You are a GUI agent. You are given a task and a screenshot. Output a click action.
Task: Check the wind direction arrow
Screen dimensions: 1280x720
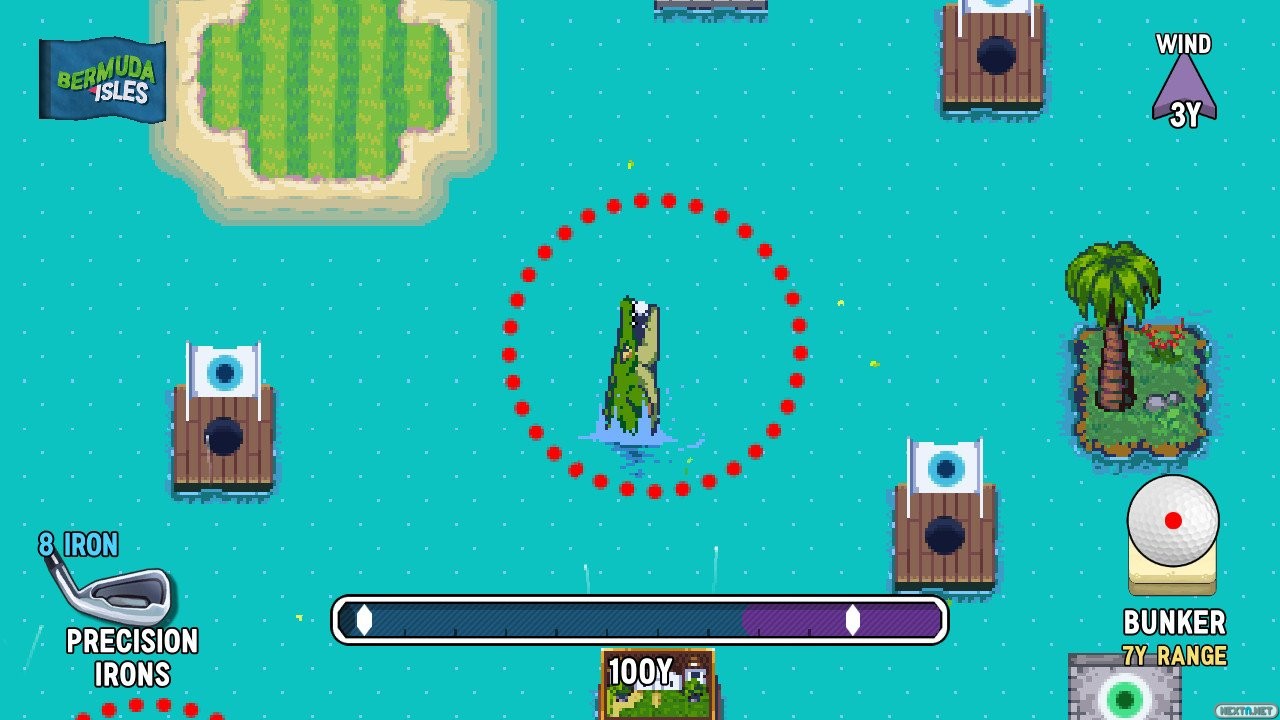1184,88
